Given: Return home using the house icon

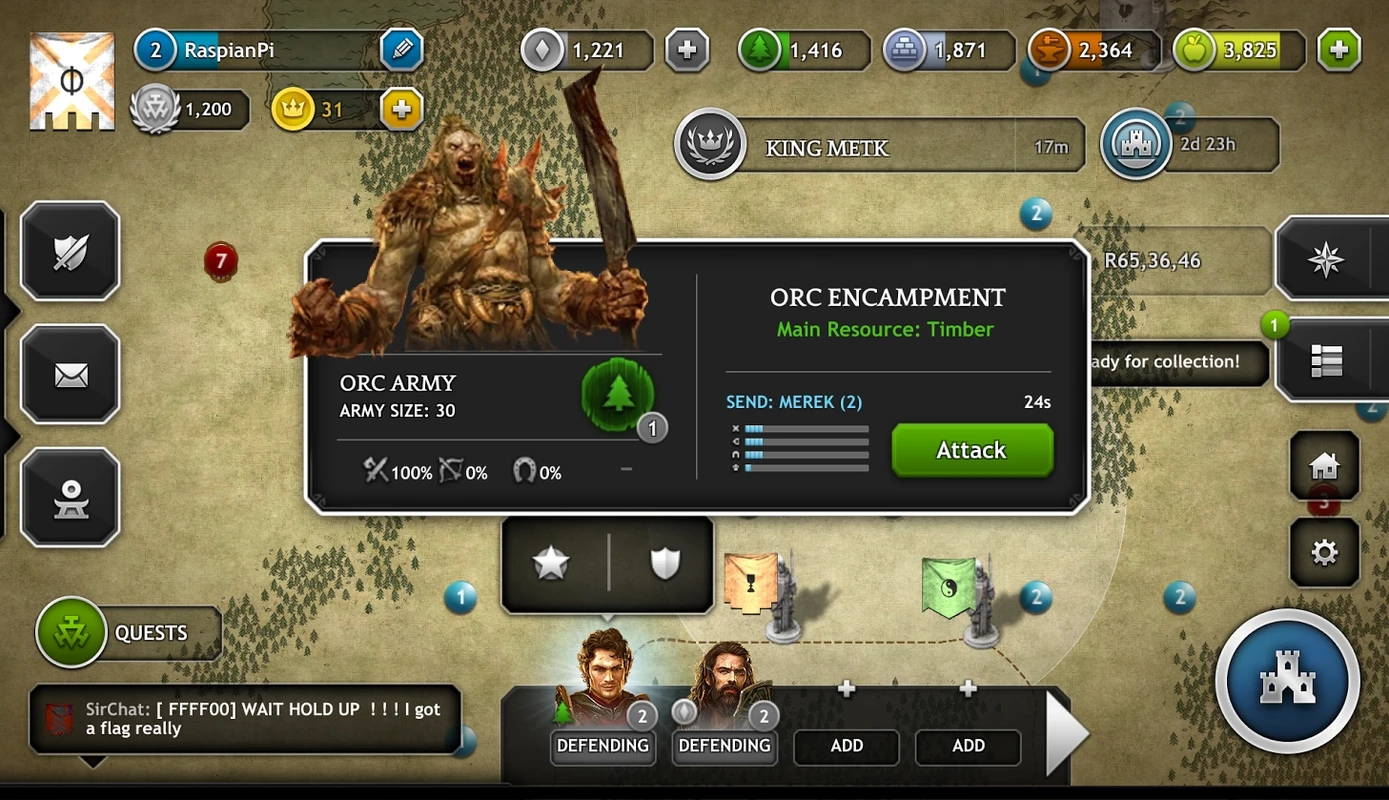Looking at the screenshot, I should [1324, 466].
